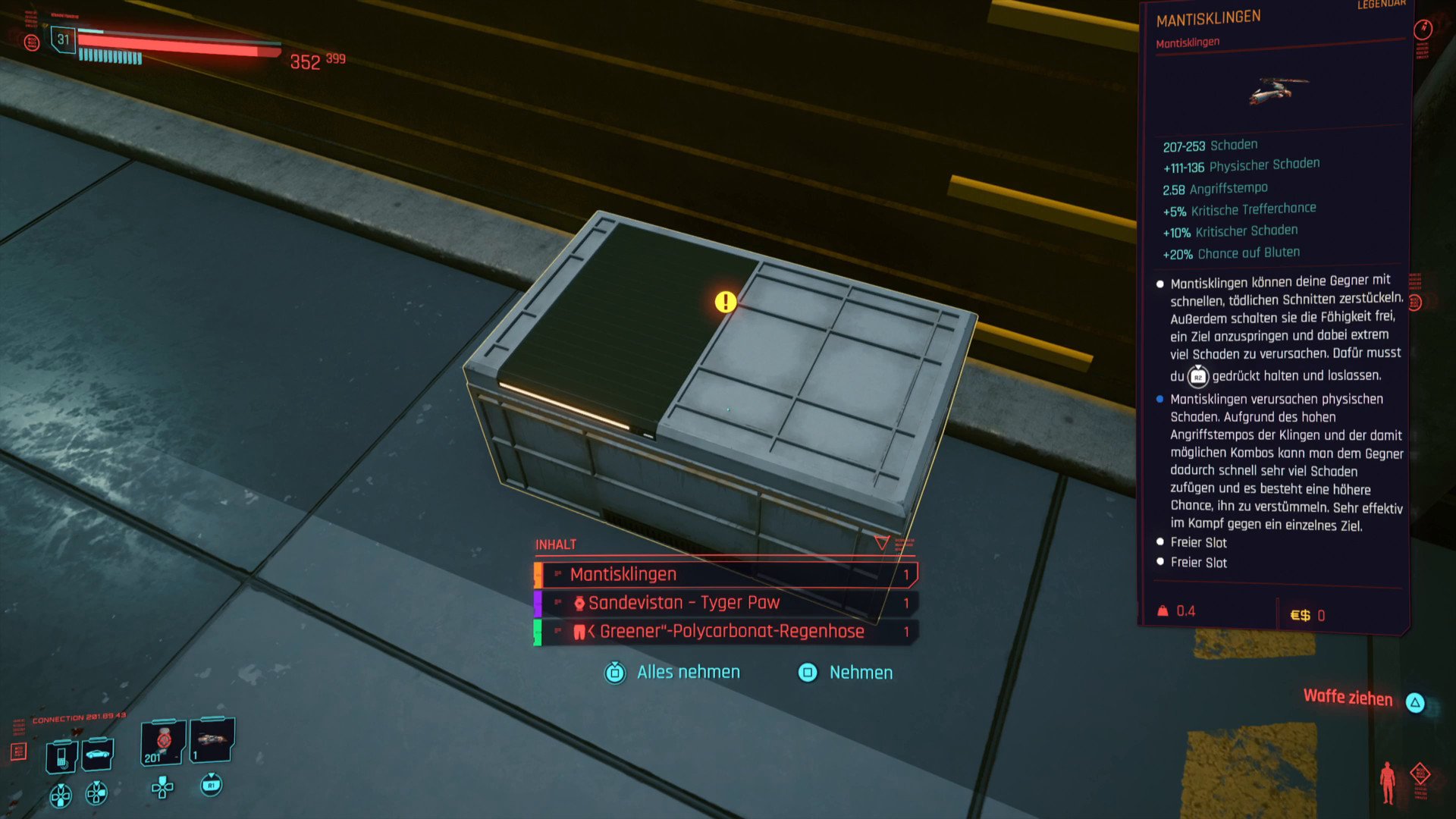This screenshot has height=819, width=1456.
Task: Call your vehicle with the car icon
Action: pyautogui.click(x=98, y=754)
